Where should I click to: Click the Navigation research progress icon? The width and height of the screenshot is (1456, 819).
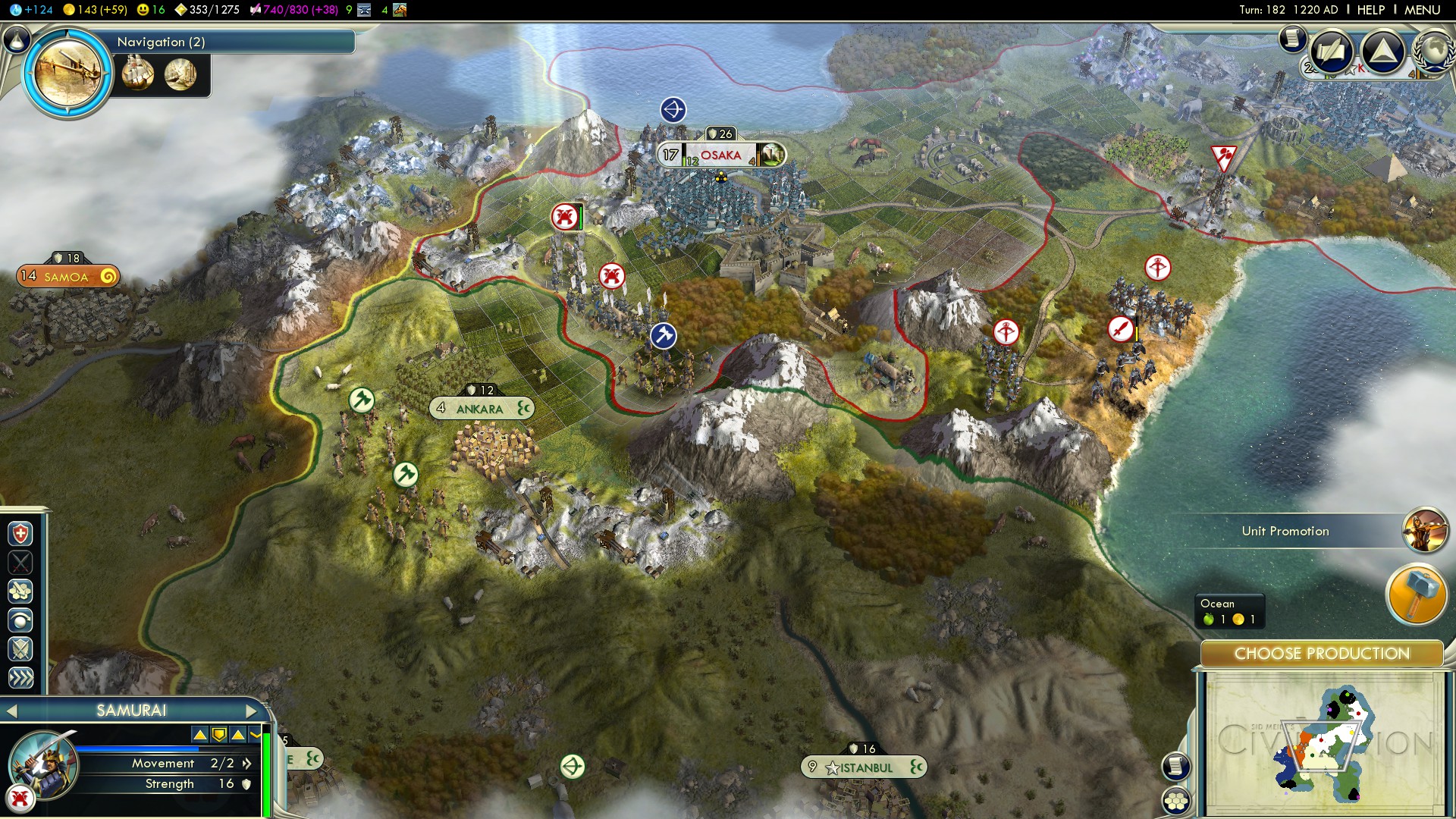68,73
